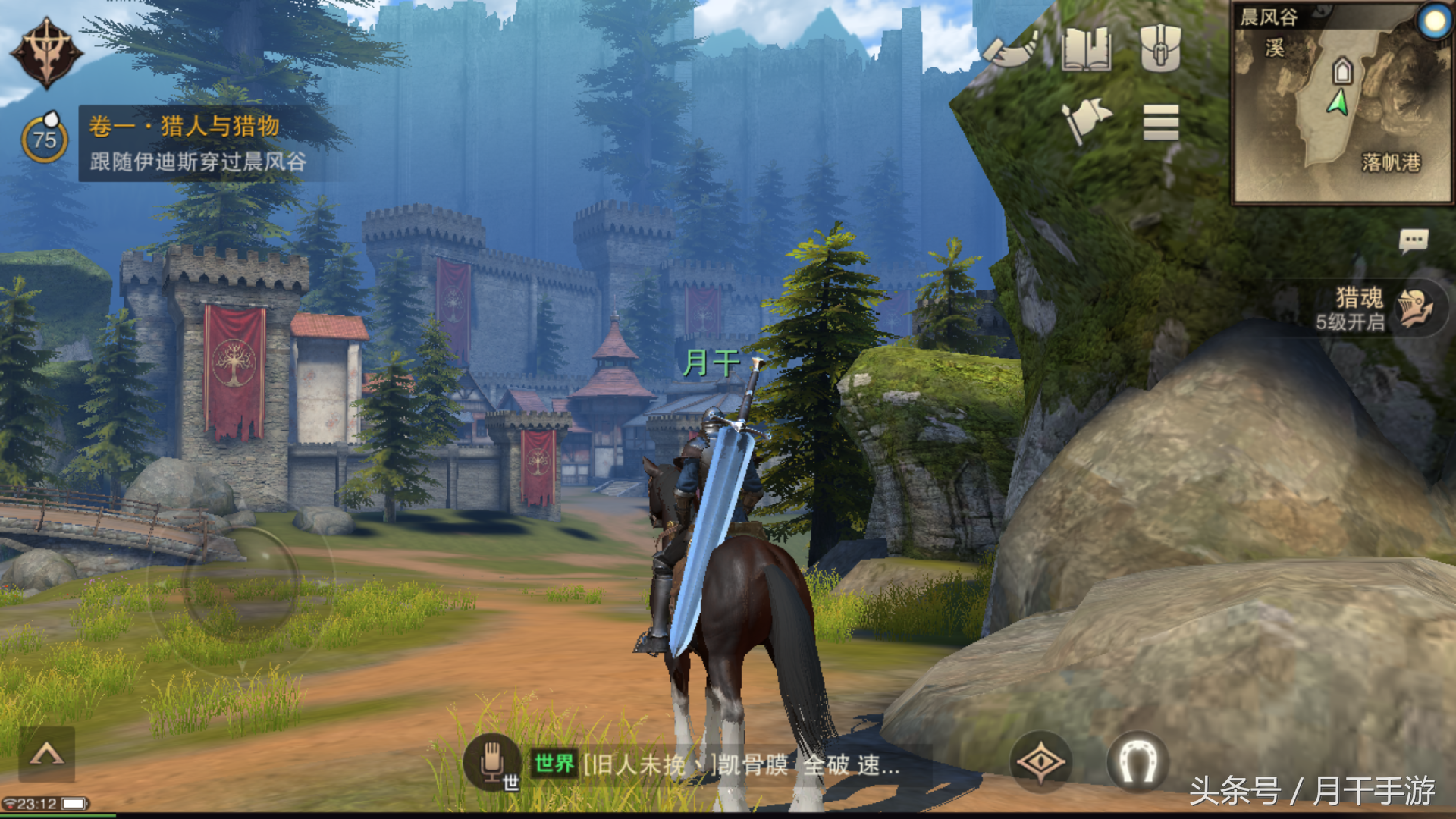Select the axe and flag icon
Screen dimensions: 1456x819
[1086, 121]
